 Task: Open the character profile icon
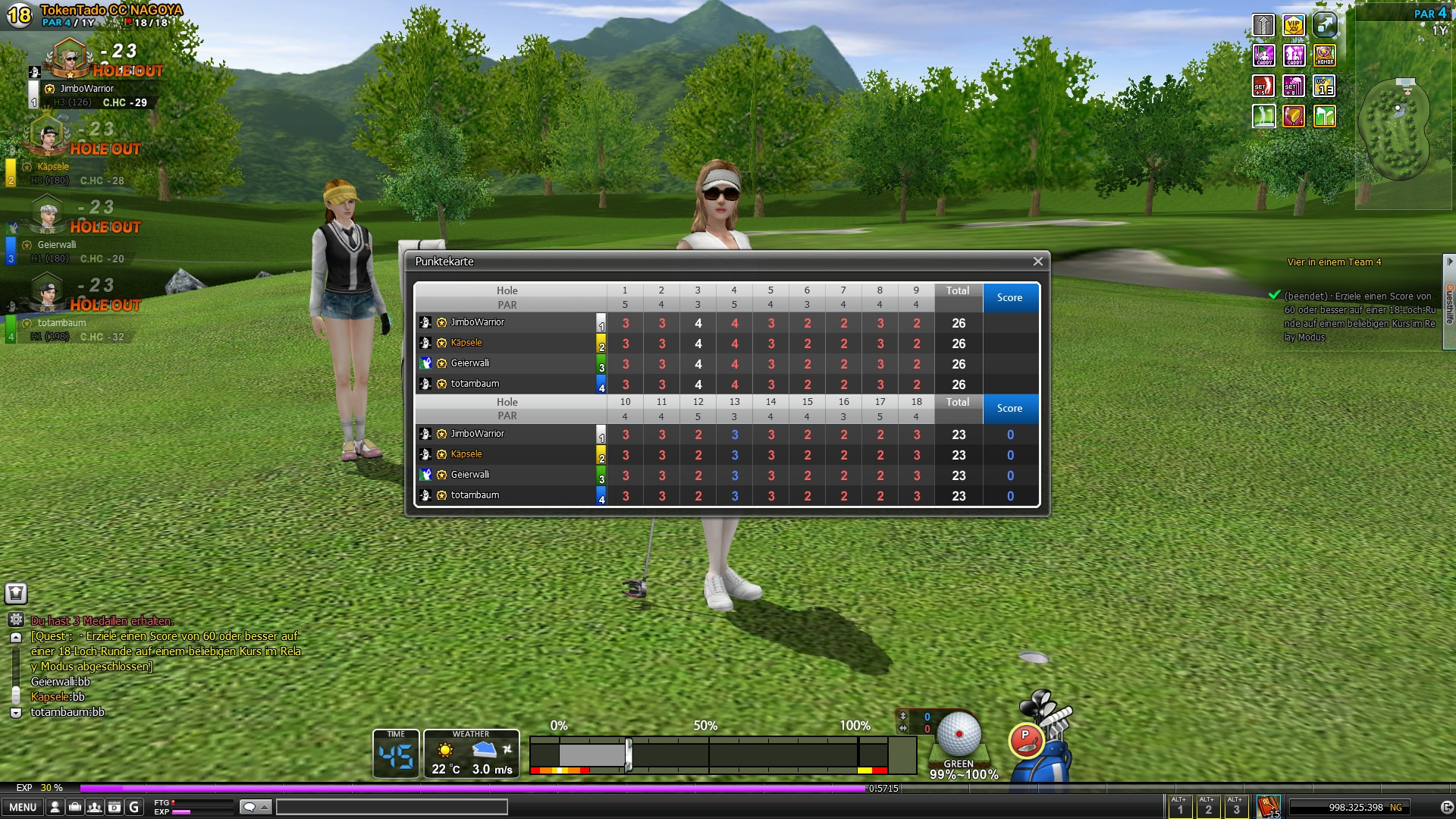pyautogui.click(x=55, y=808)
